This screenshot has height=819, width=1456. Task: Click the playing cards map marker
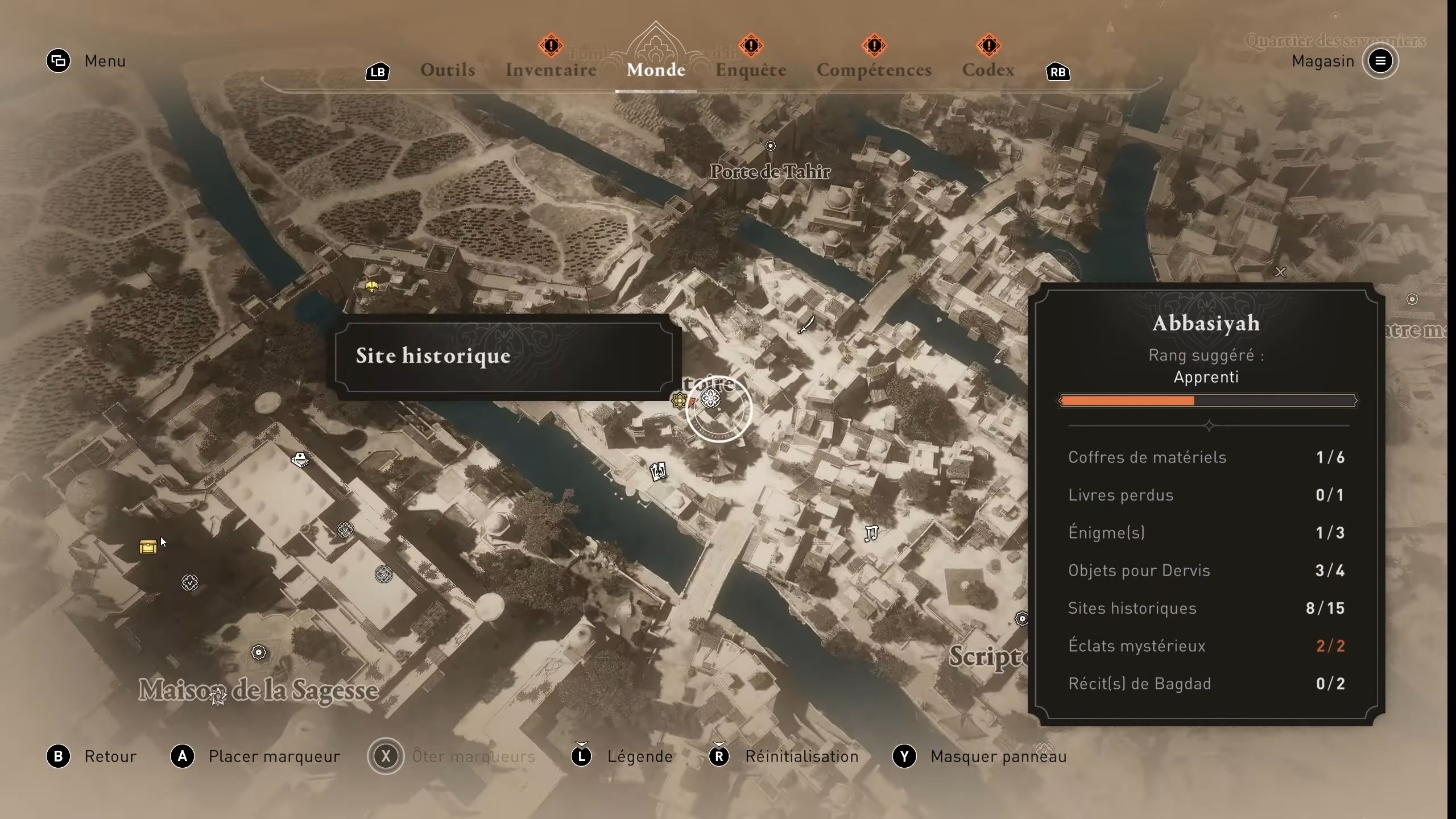pyautogui.click(x=658, y=471)
